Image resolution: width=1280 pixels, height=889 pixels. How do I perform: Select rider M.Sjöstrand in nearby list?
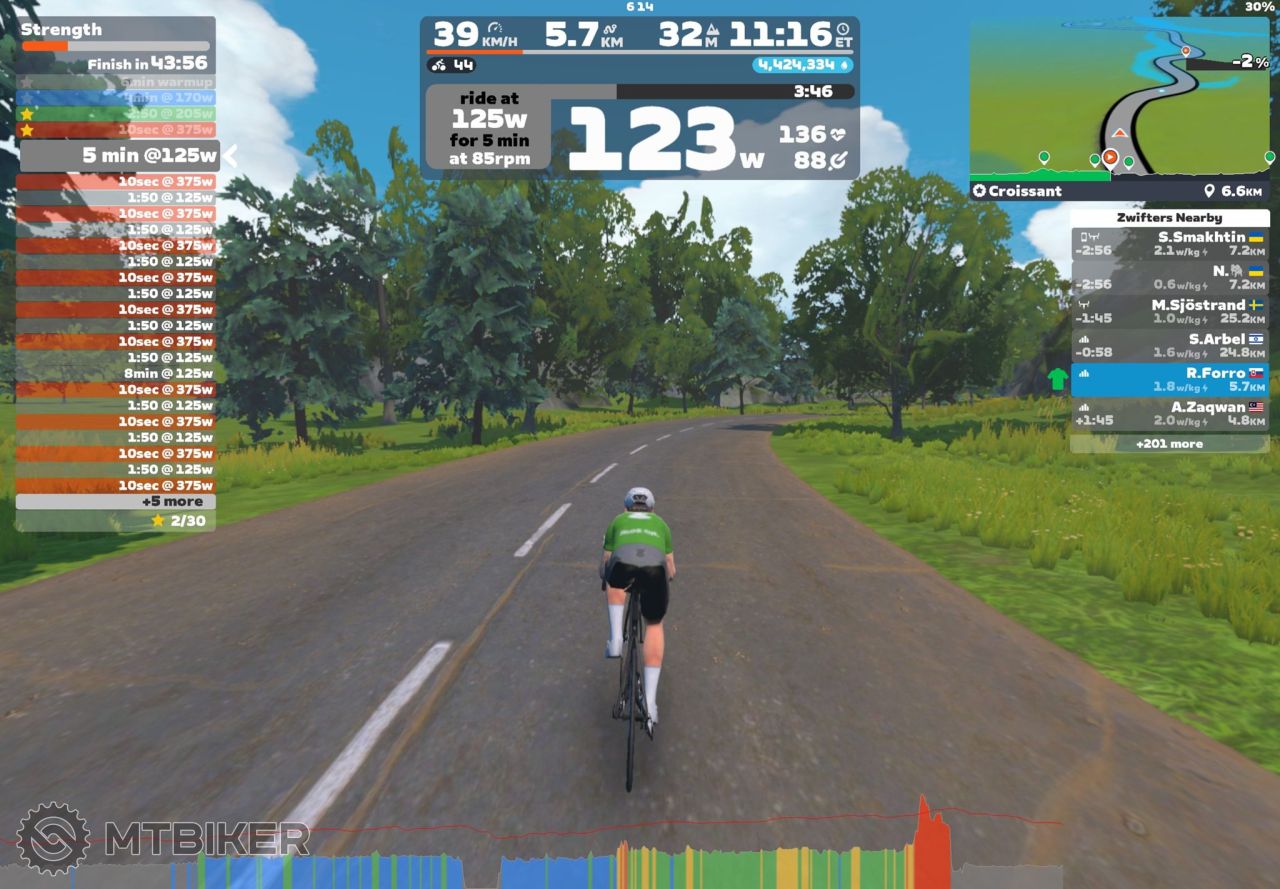pos(1169,312)
